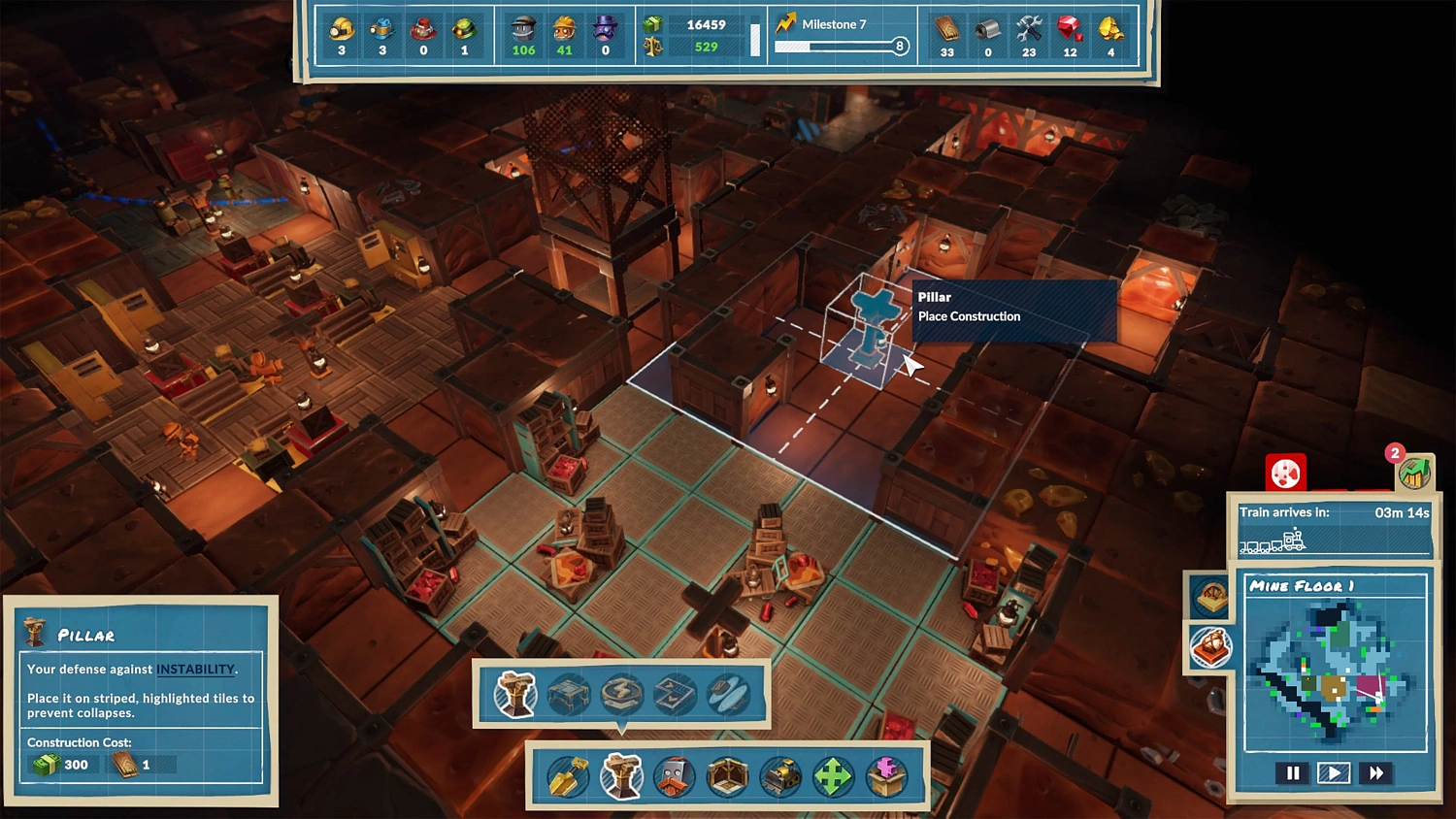Screen dimensions: 1456x819
Task: Pause the game with the pause button
Action: tap(1292, 772)
